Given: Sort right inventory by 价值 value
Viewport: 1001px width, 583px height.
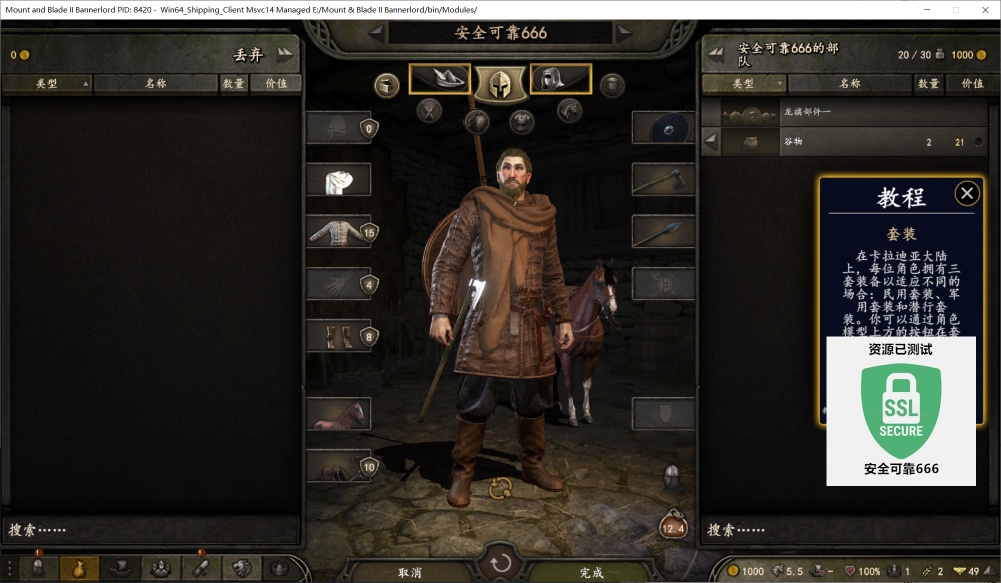Looking at the screenshot, I should 972,84.
